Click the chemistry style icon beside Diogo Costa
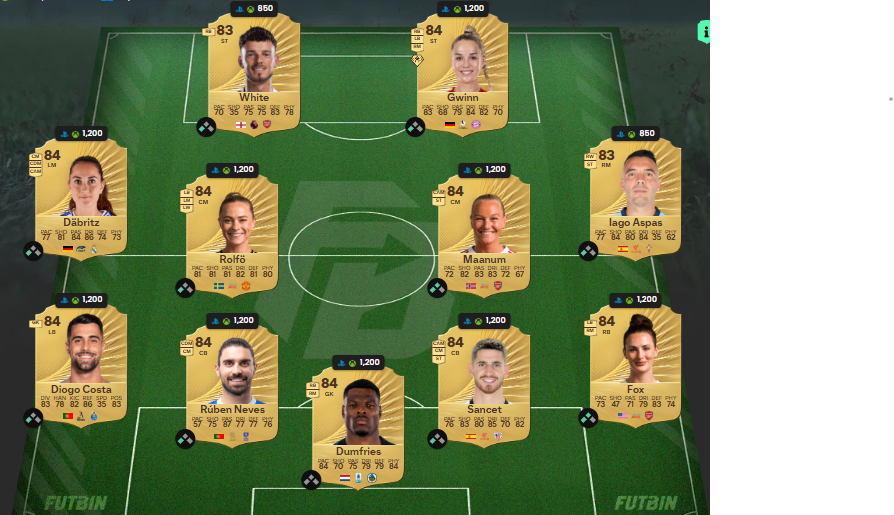The image size is (894, 515). (33, 418)
